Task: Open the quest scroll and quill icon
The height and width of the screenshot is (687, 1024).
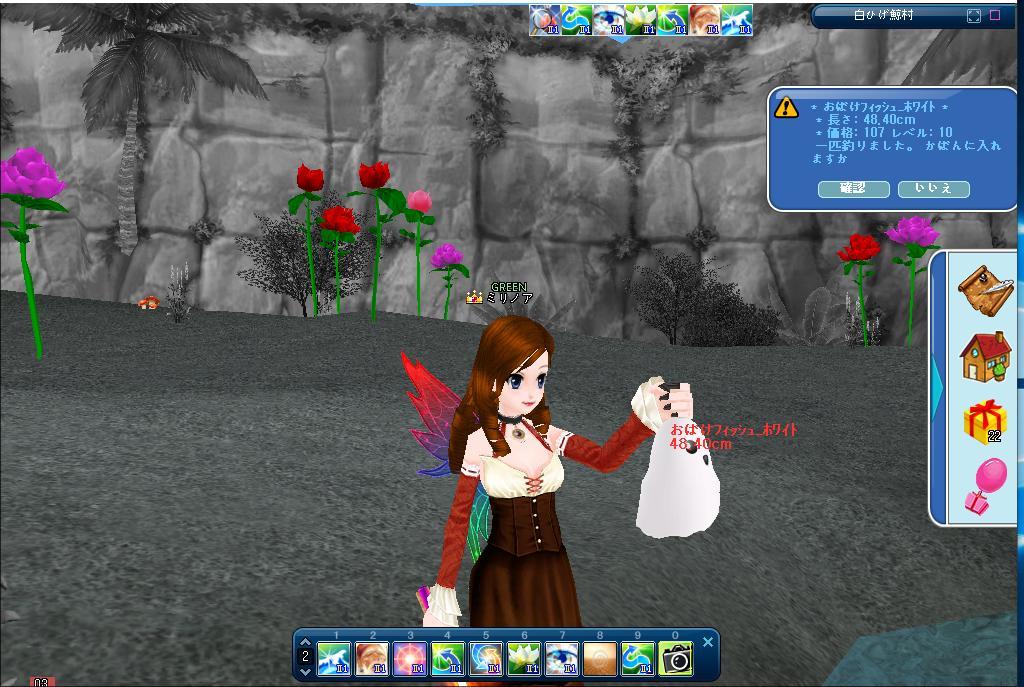Action: point(985,288)
